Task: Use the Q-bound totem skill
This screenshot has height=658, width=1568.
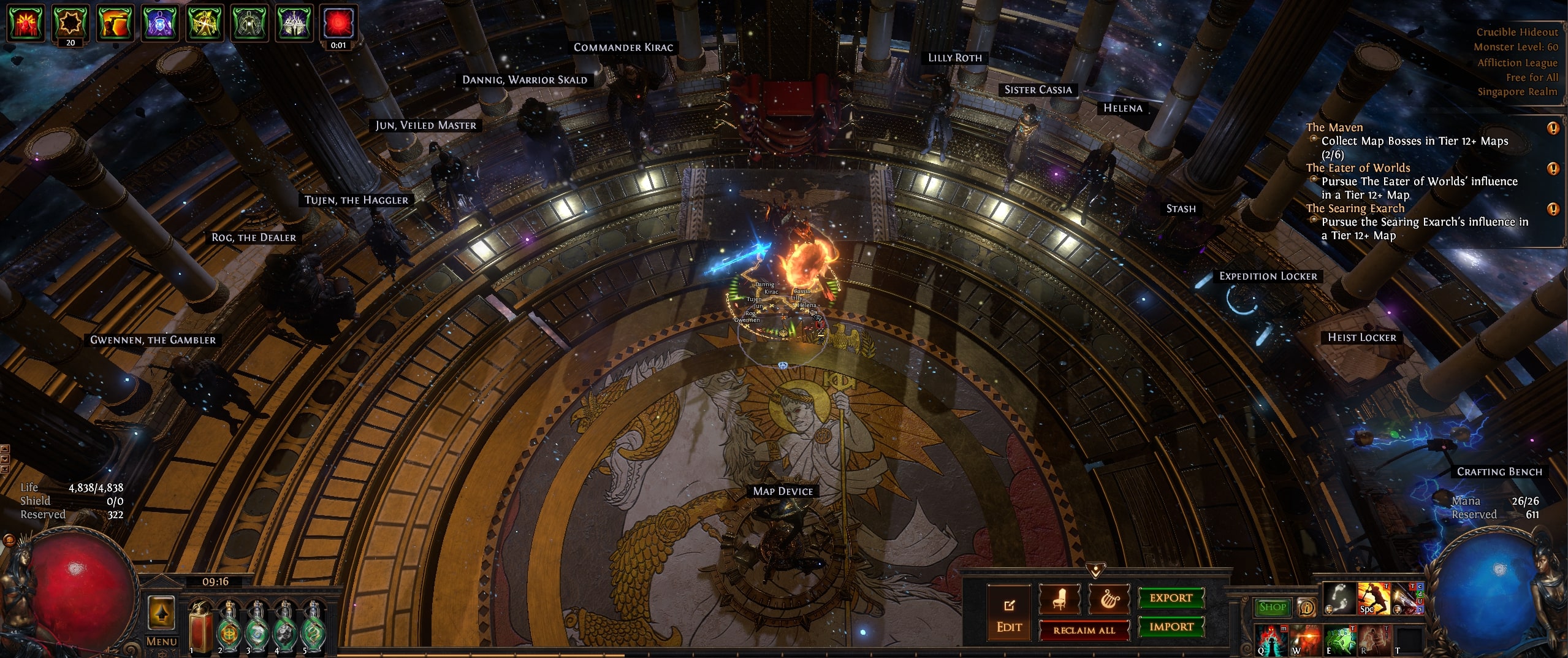Action: pos(1271,640)
